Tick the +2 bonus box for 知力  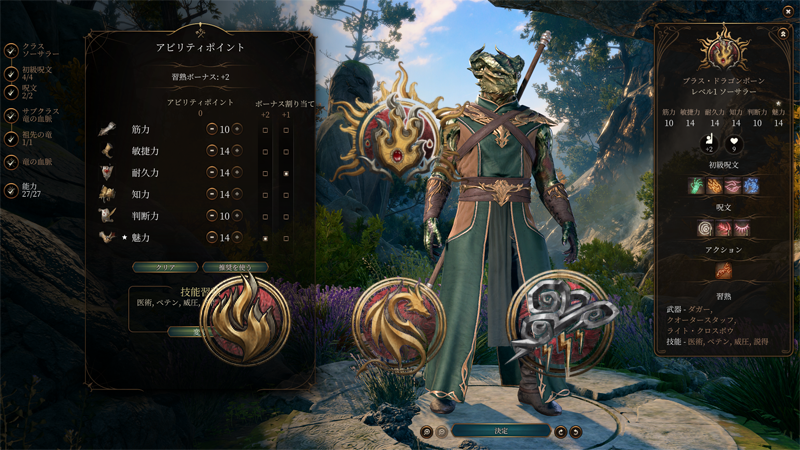(x=265, y=195)
